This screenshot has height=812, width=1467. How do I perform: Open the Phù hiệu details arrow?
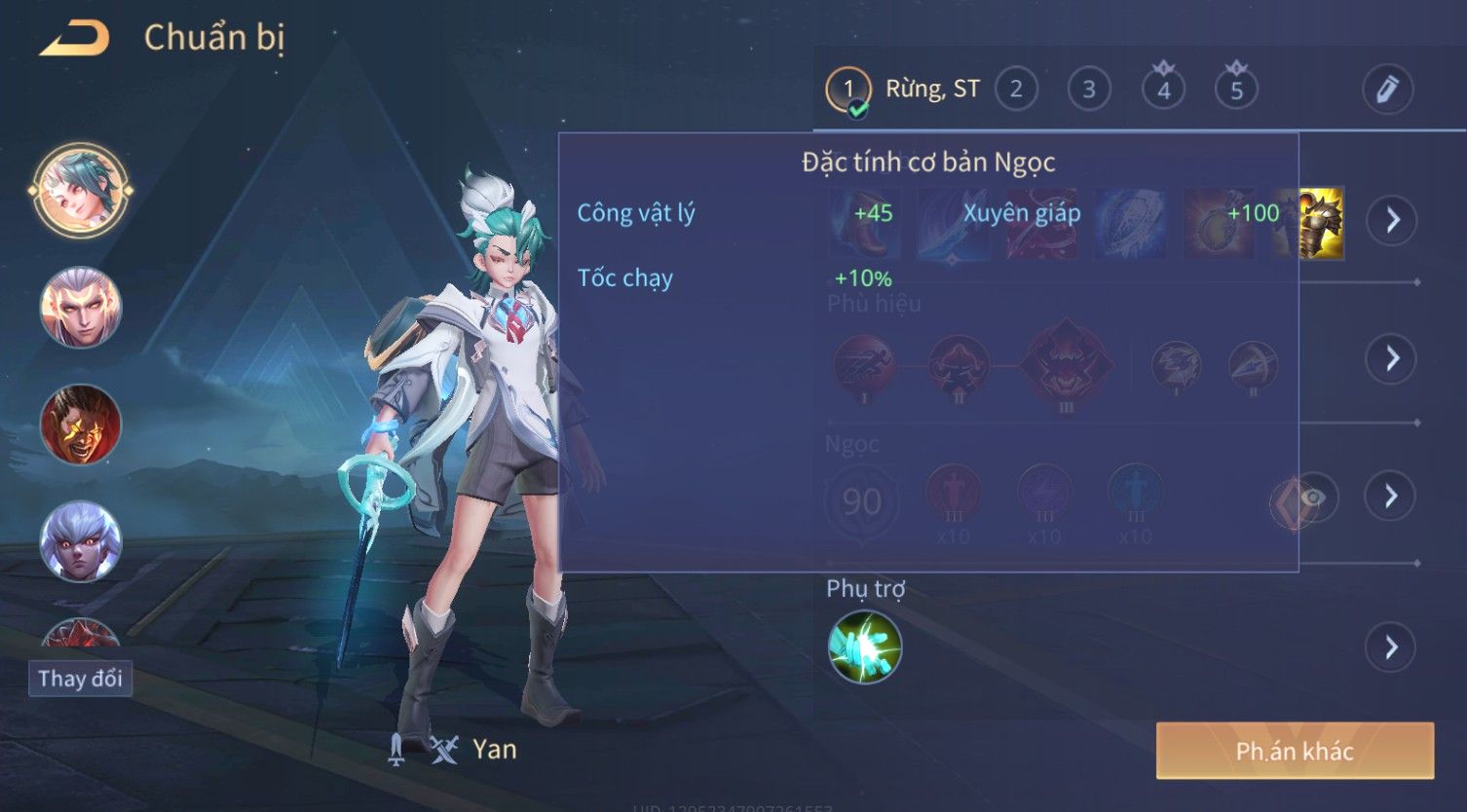point(1392,358)
